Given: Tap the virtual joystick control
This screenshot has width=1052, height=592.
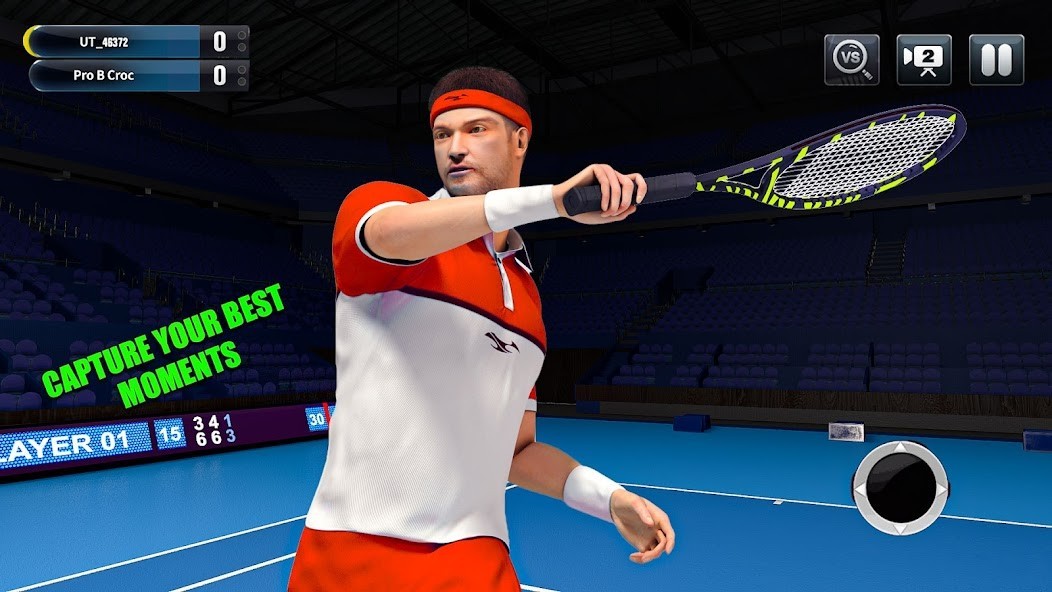Looking at the screenshot, I should (x=900, y=487).
